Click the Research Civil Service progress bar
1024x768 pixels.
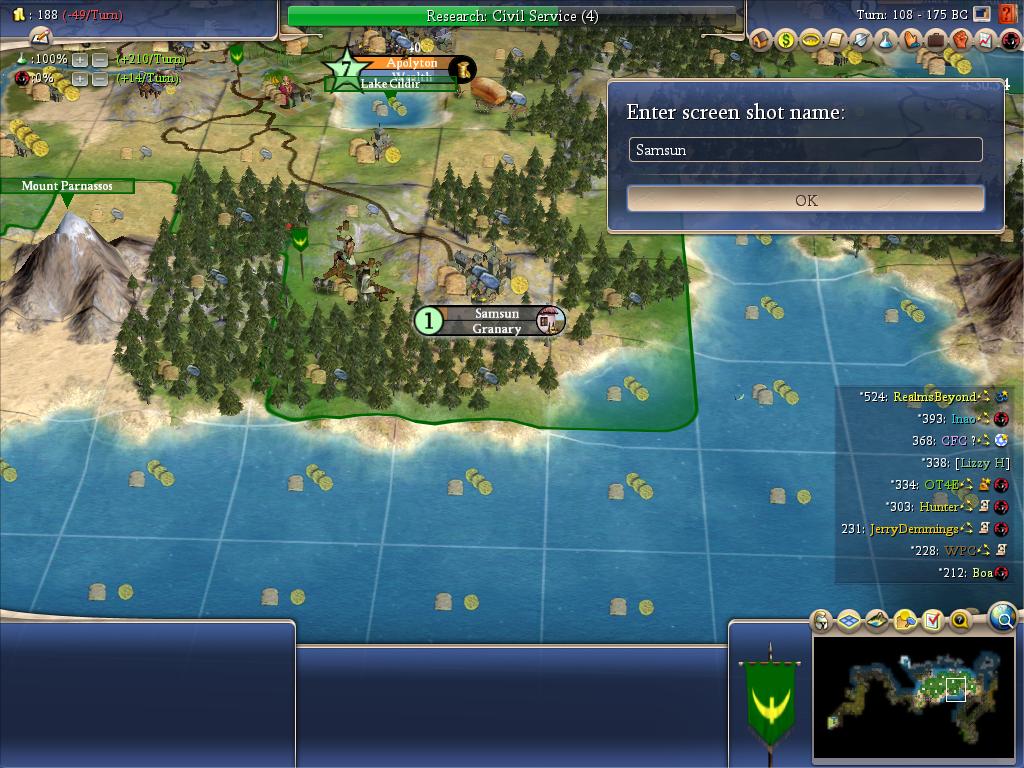tap(512, 16)
